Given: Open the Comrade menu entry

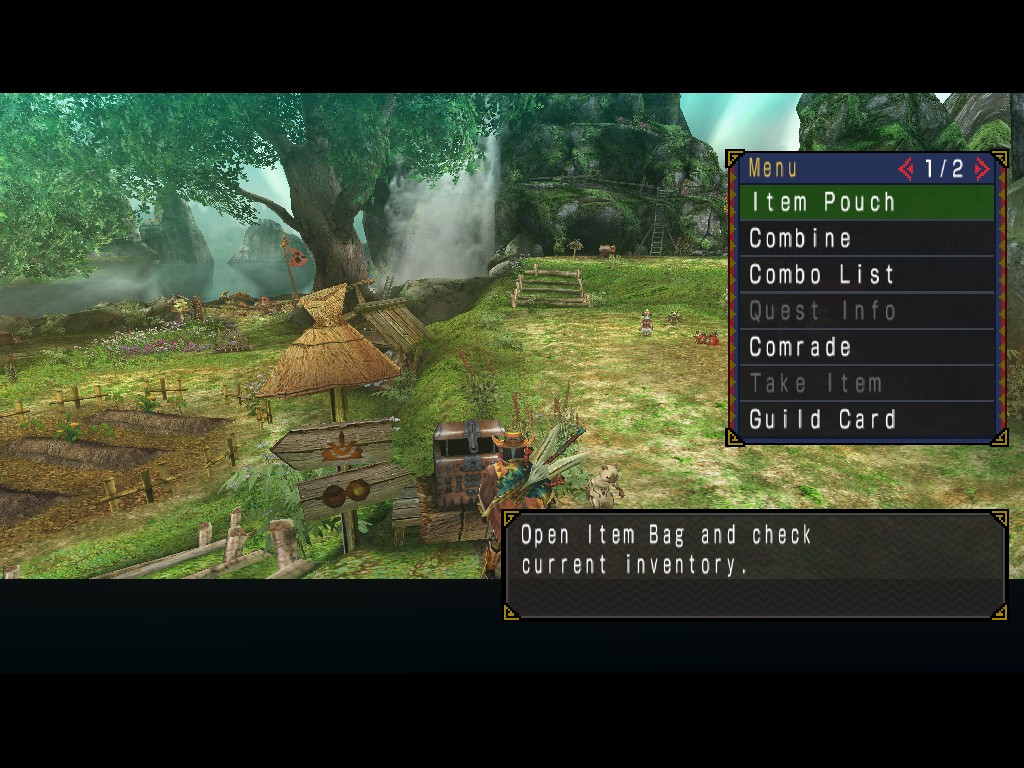Looking at the screenshot, I should point(866,347).
